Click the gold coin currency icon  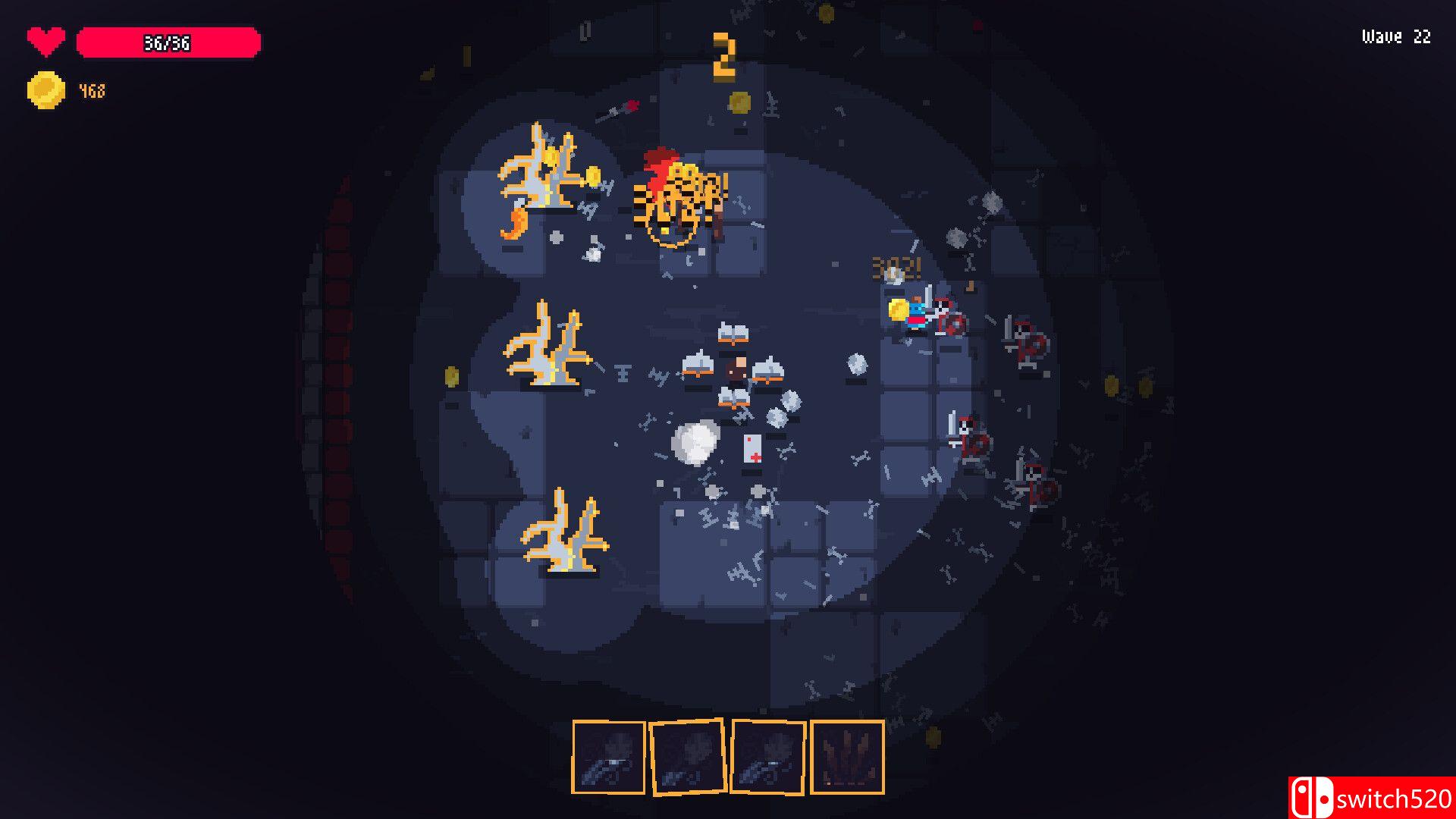pos(45,90)
